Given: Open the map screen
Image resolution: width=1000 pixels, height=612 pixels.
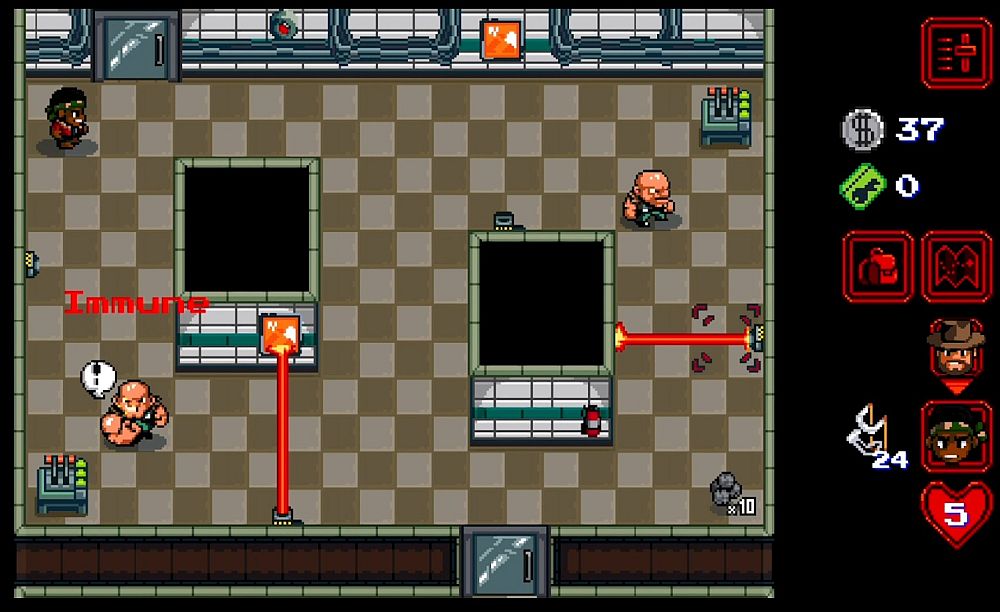Looking at the screenshot, I should coord(956,267).
